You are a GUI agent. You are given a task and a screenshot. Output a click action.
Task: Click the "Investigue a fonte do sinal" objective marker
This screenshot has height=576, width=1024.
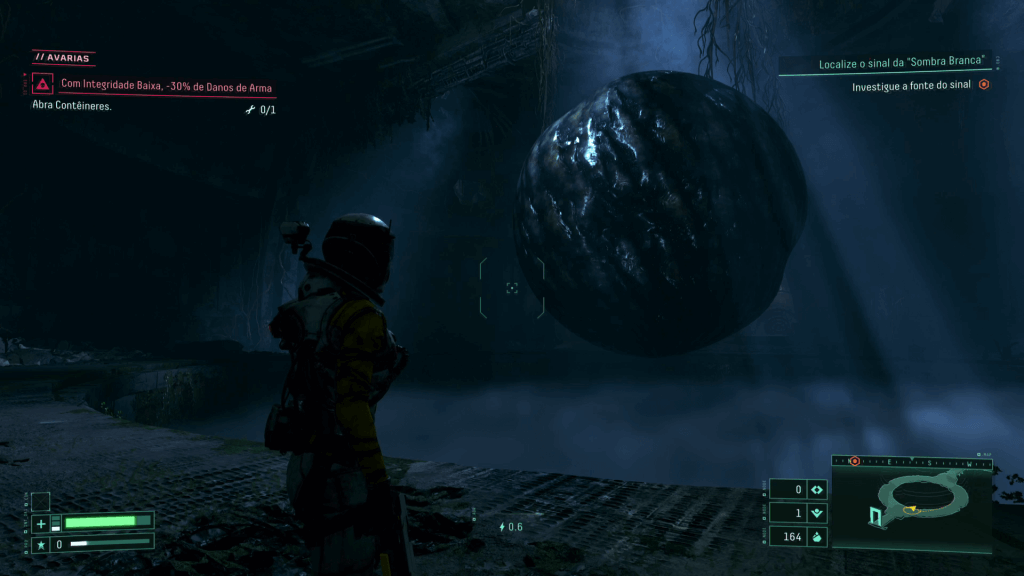click(984, 86)
